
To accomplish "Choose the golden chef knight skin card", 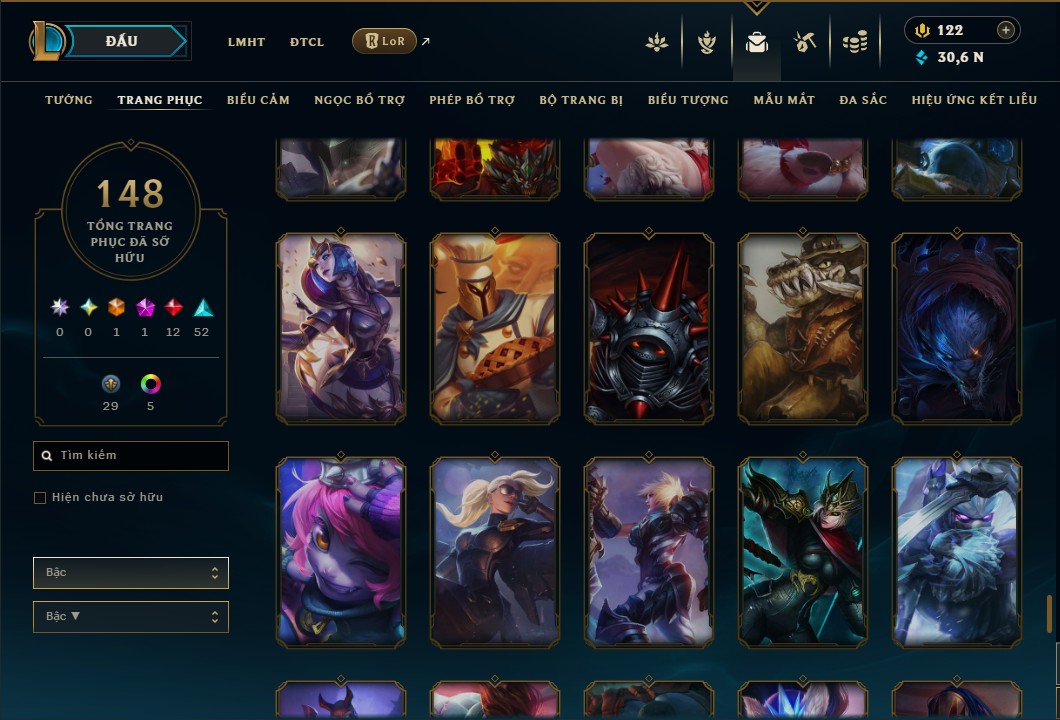I will click(x=495, y=328).
